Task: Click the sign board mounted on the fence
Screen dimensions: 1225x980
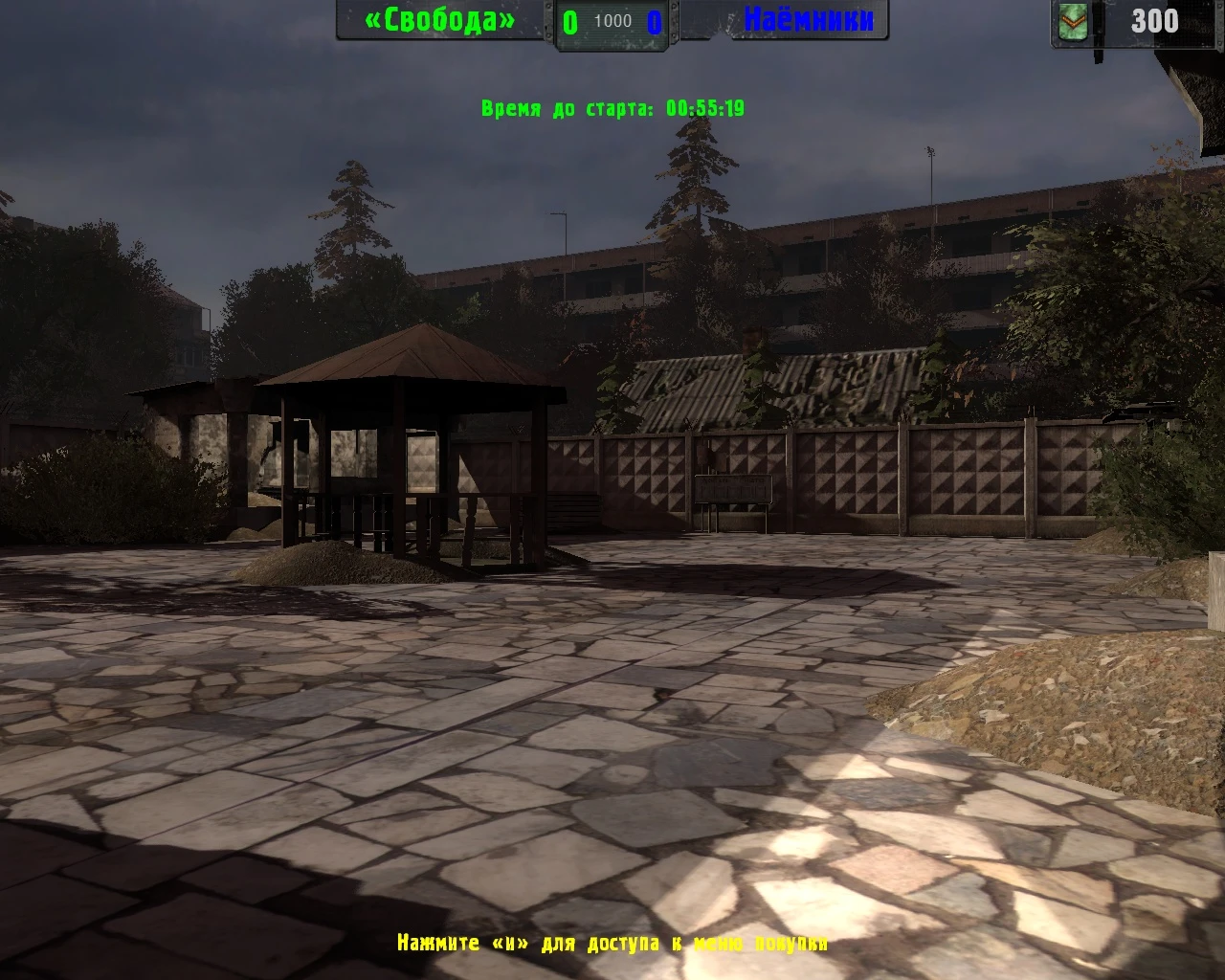Action: [x=733, y=488]
